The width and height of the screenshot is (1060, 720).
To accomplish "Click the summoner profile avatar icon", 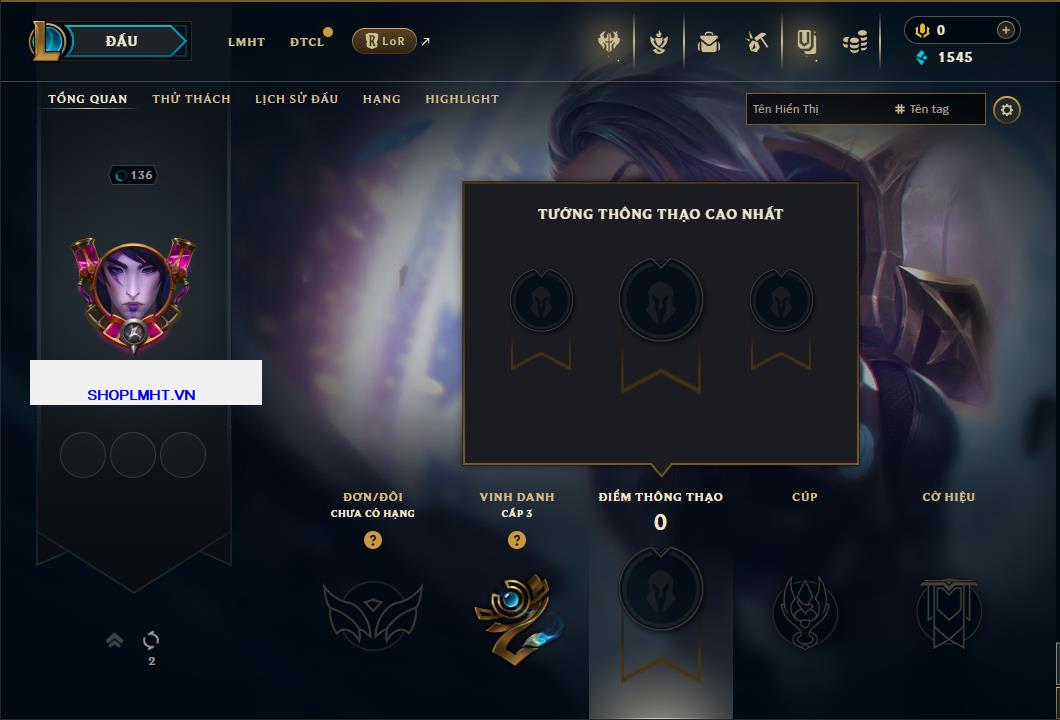I will coord(134,290).
